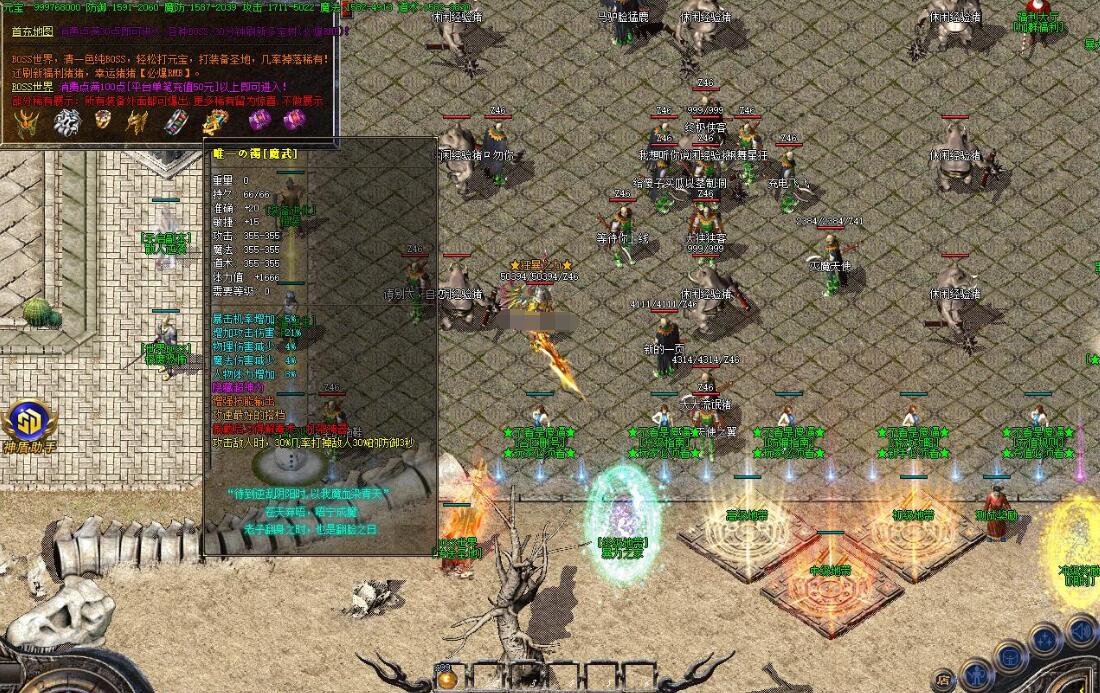Enter the BOSS世界 link
This screenshot has width=1100, height=693.
pos(33,87)
